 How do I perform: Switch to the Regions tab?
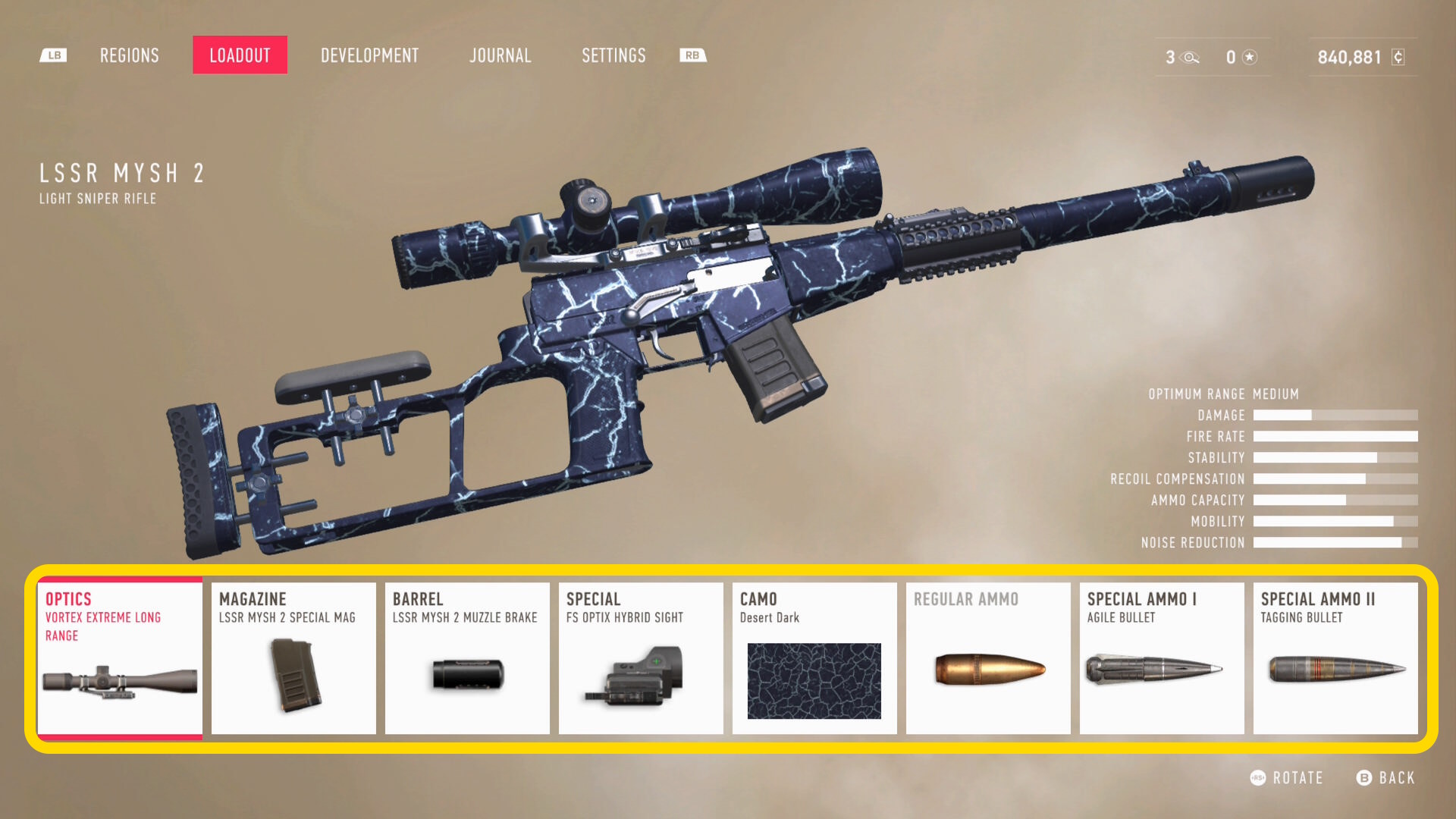130,55
